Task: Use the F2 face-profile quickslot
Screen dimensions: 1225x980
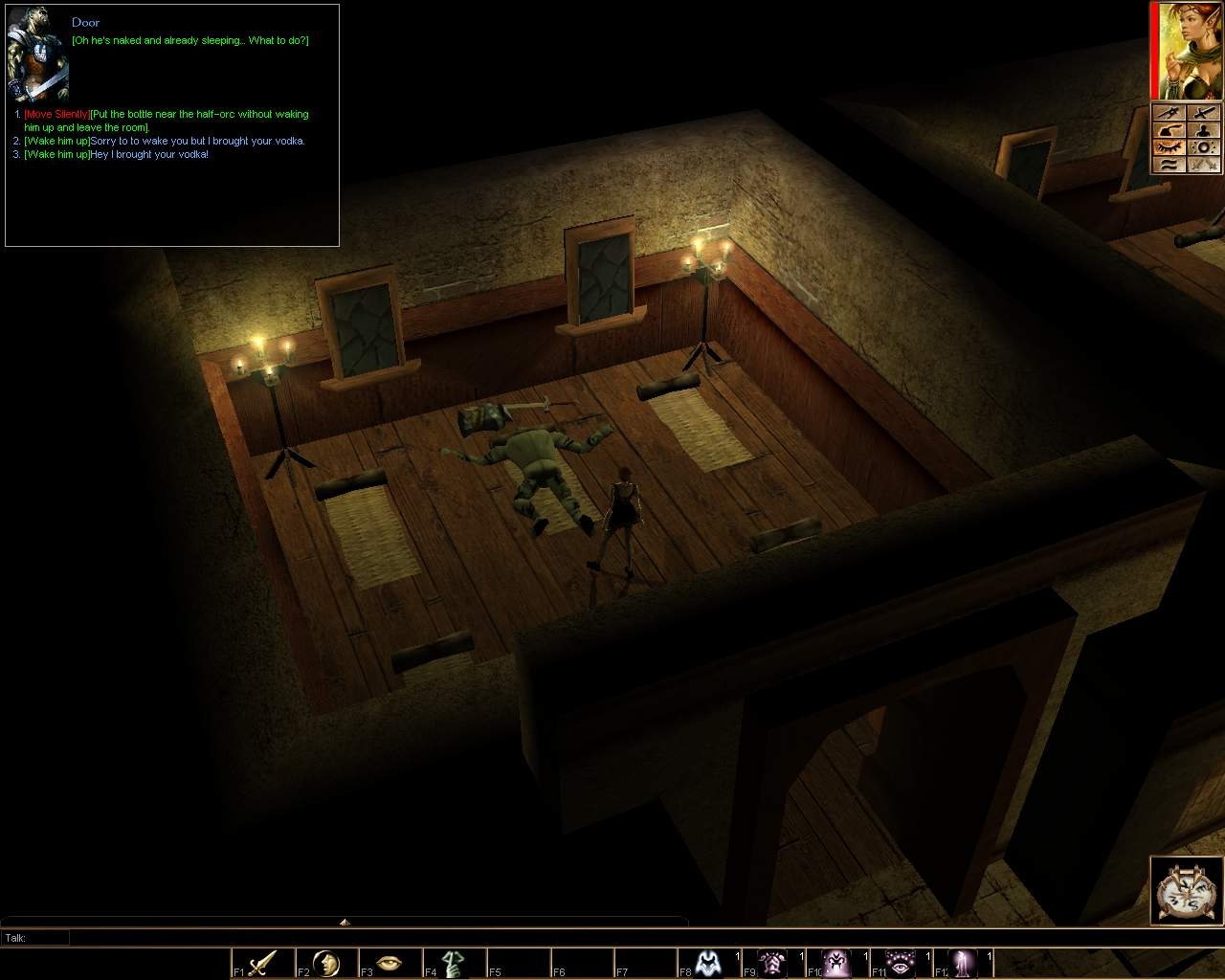Action: (326, 962)
